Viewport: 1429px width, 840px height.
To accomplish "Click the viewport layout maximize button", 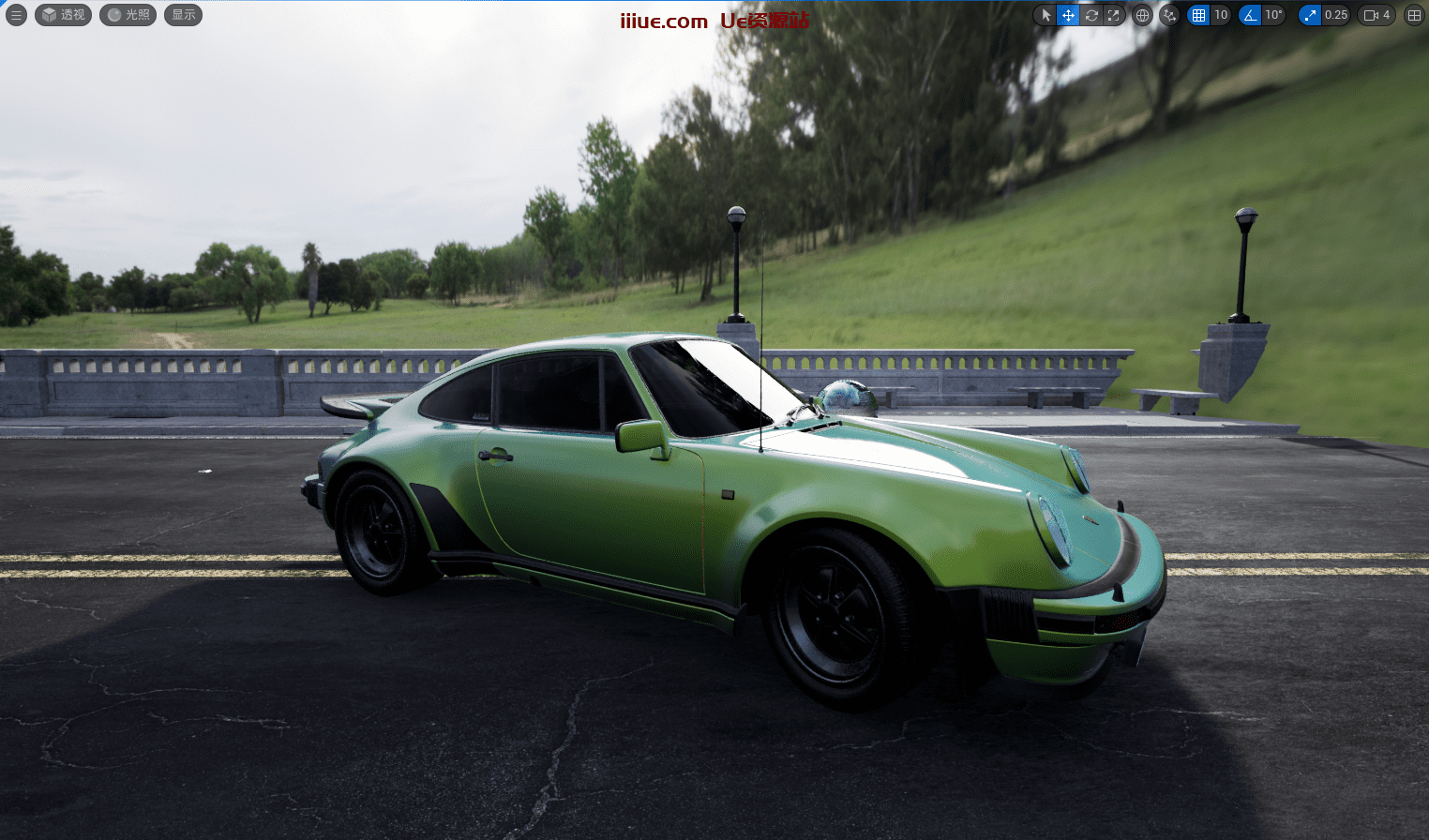I will point(1414,15).
